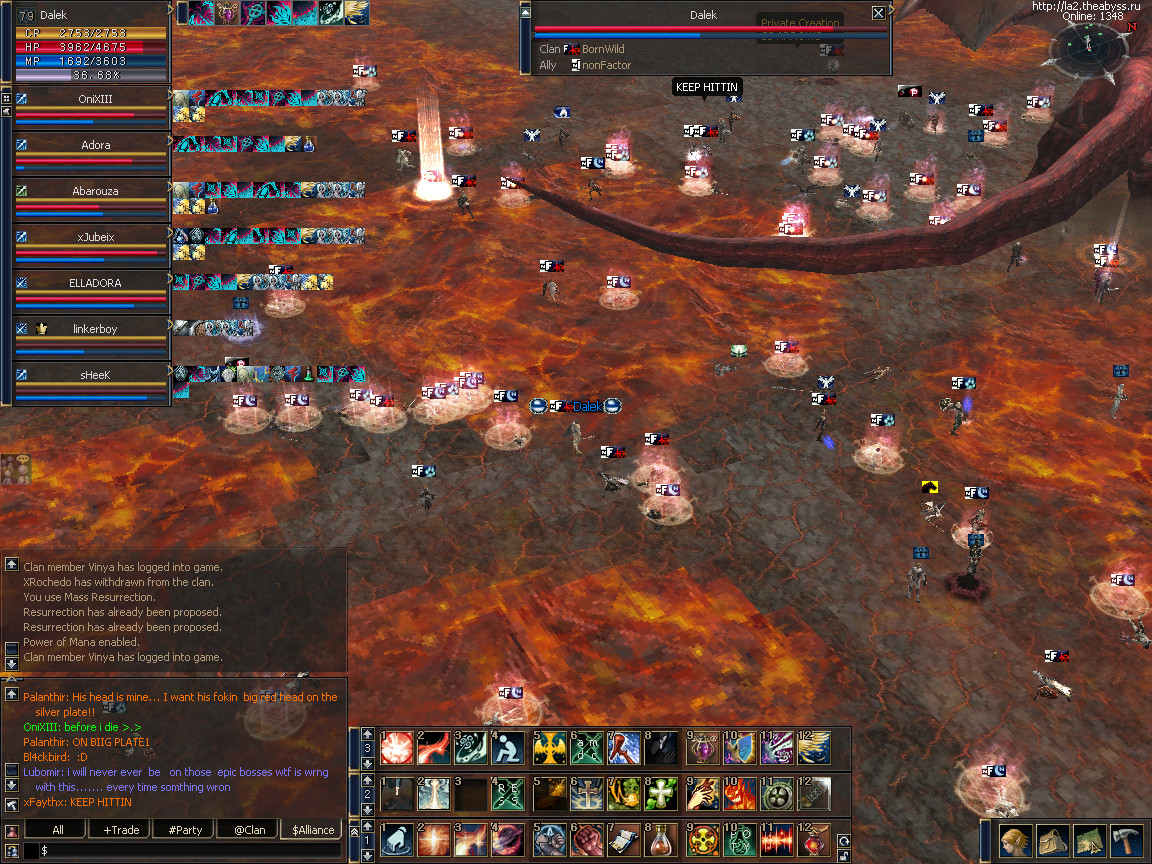Open the @Clan chat tab
Viewport: 1152px width, 864px height.
pyautogui.click(x=249, y=830)
